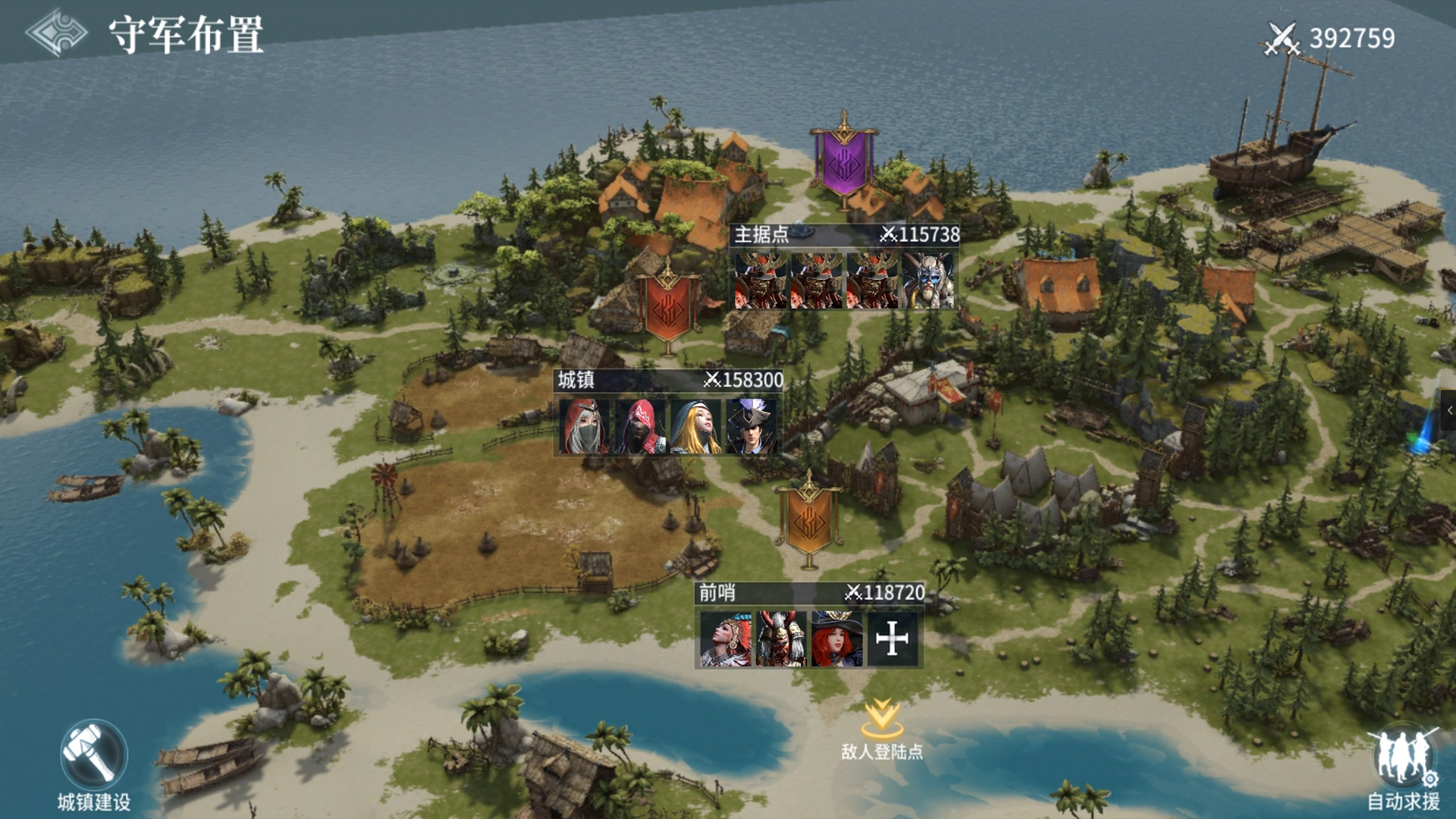This screenshot has height=819, width=1456.
Task: Select the tricorn hat captain in 城镇
Action: pos(751,426)
